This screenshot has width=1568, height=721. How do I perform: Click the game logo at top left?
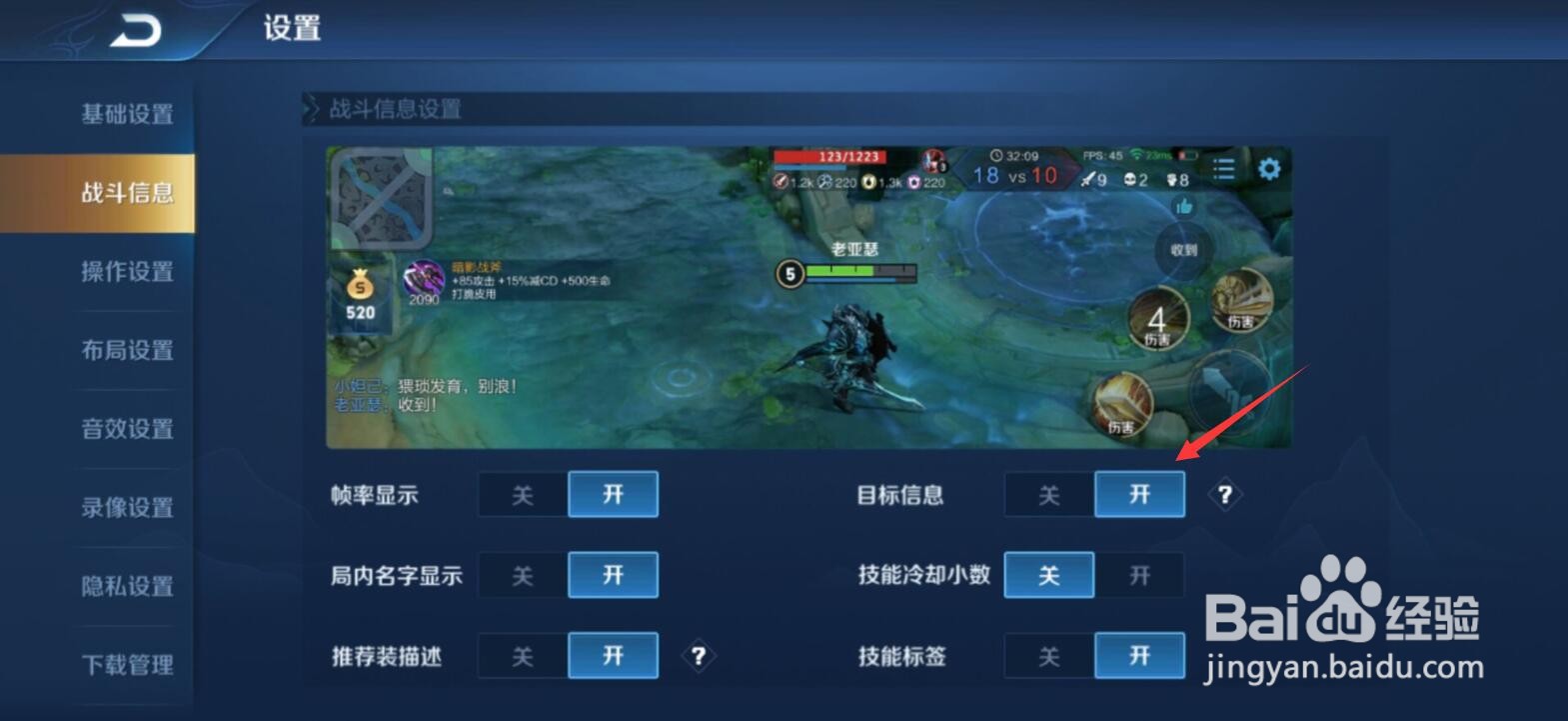[x=135, y=29]
